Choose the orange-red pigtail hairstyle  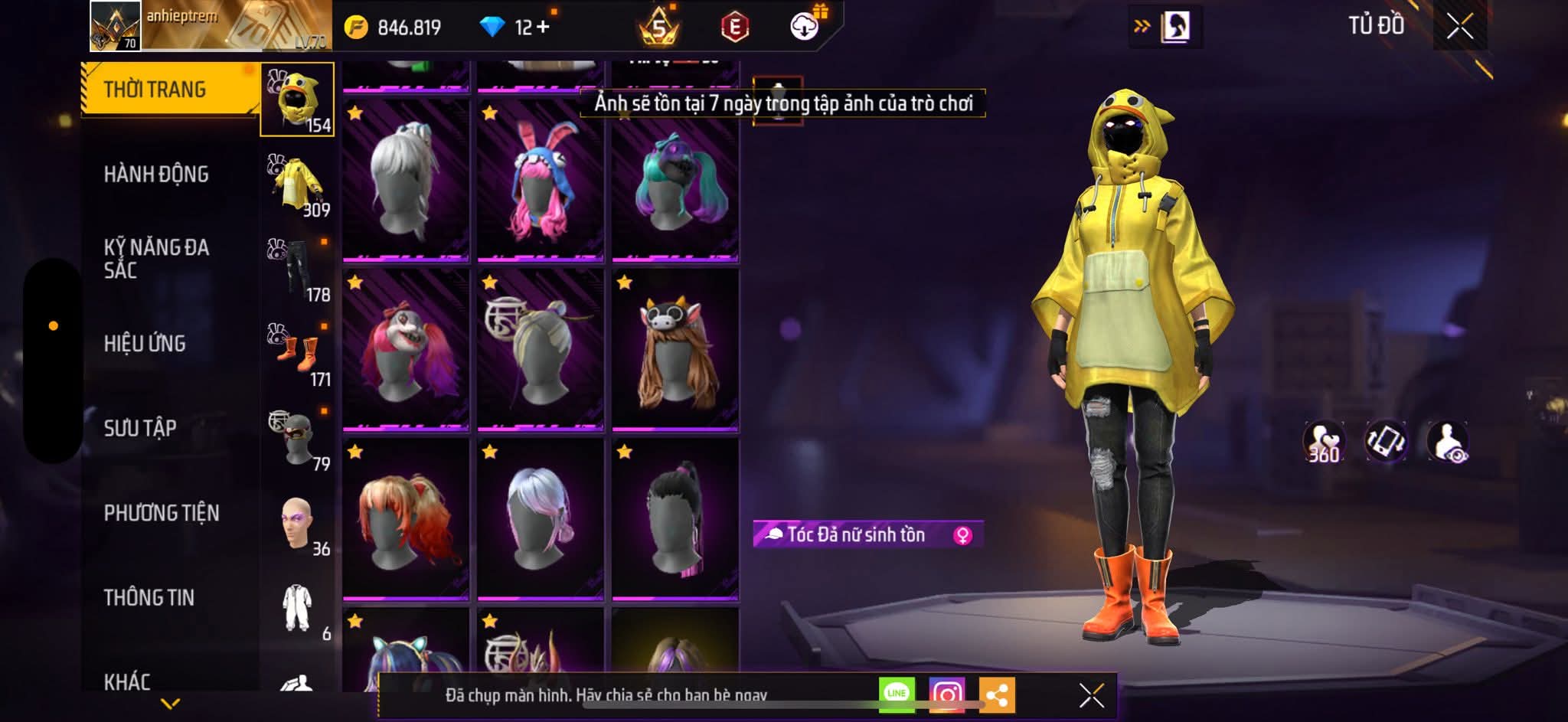click(406, 519)
